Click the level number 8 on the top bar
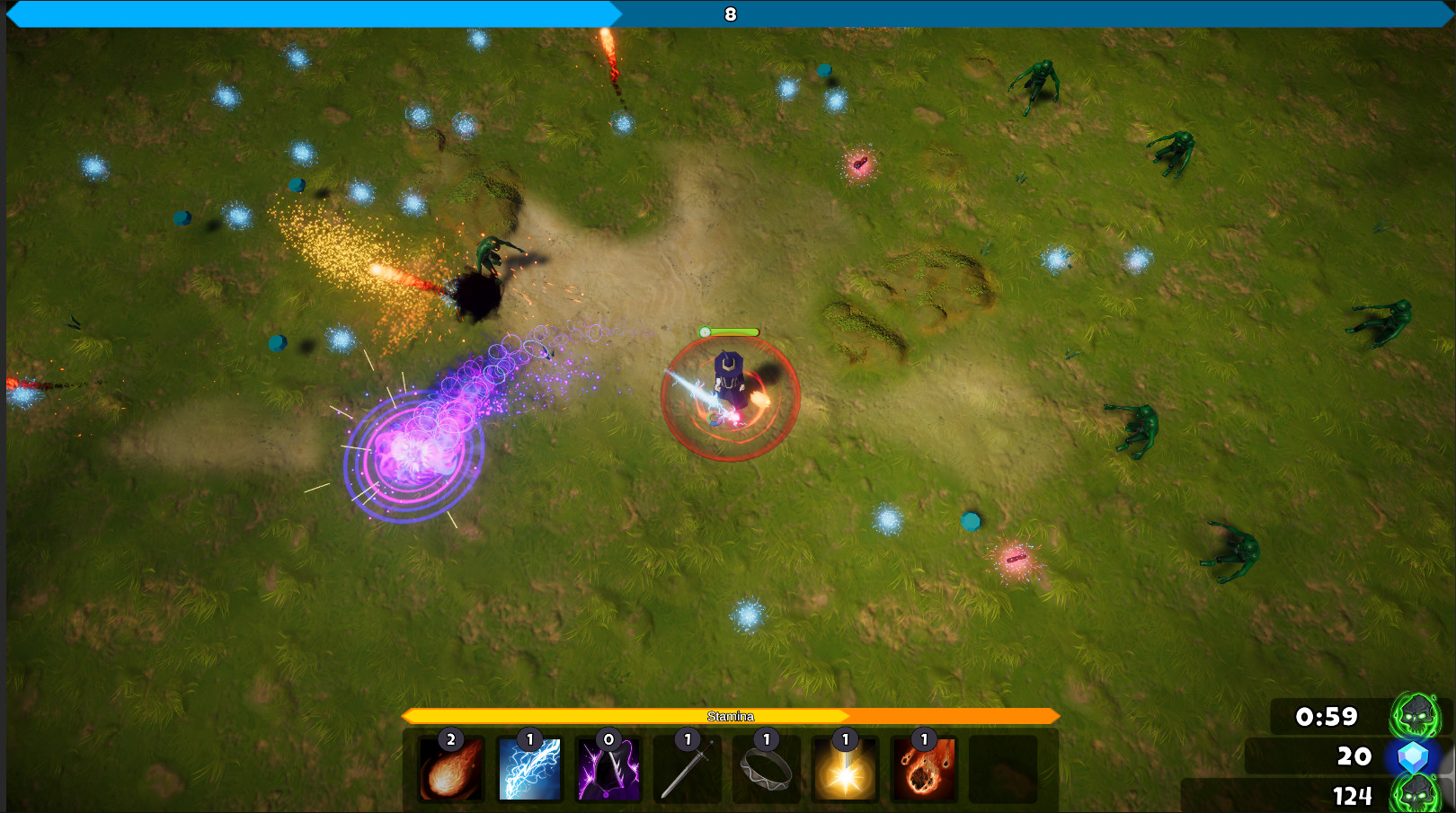1456x813 pixels. 729,14
